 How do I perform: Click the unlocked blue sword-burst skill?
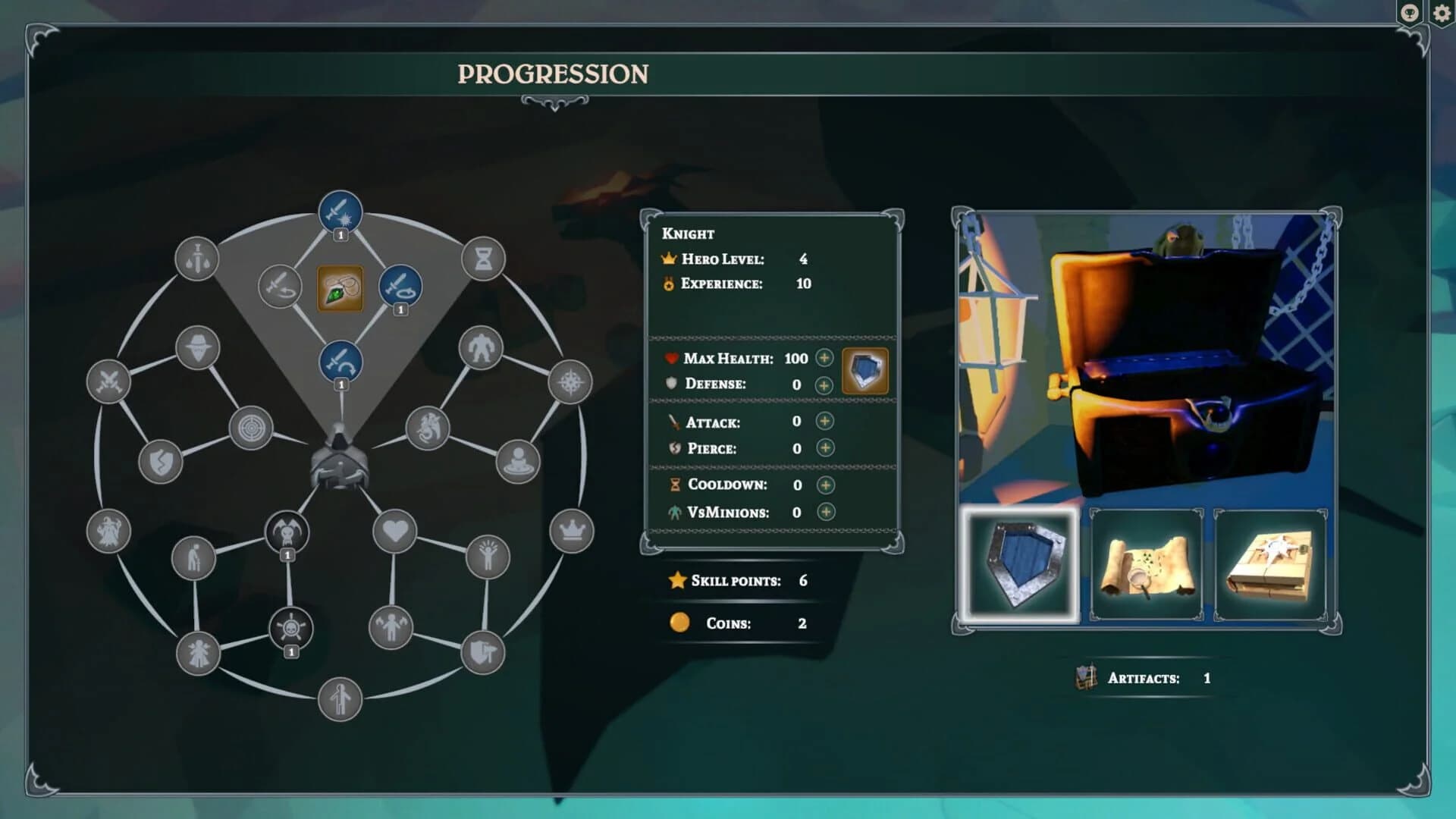pyautogui.click(x=340, y=212)
